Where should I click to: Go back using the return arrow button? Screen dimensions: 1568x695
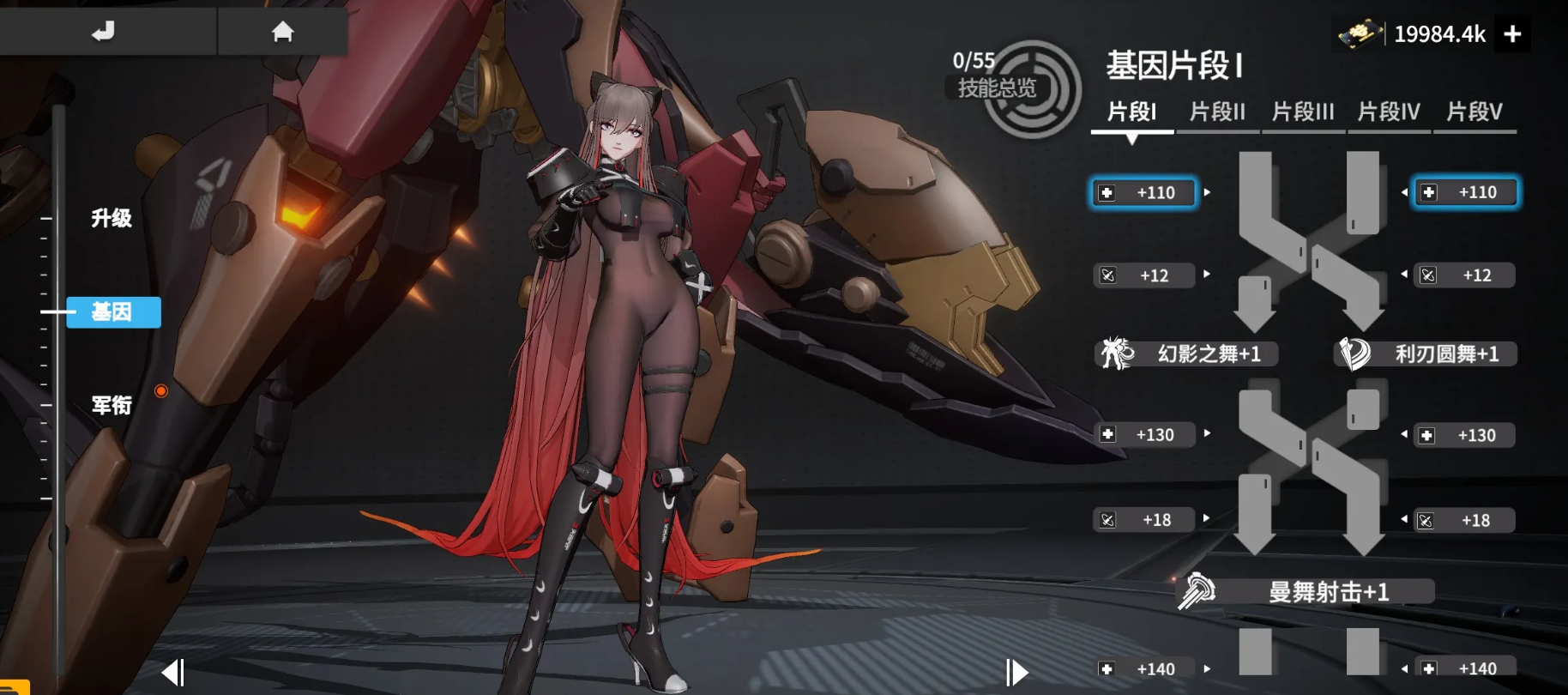104,32
